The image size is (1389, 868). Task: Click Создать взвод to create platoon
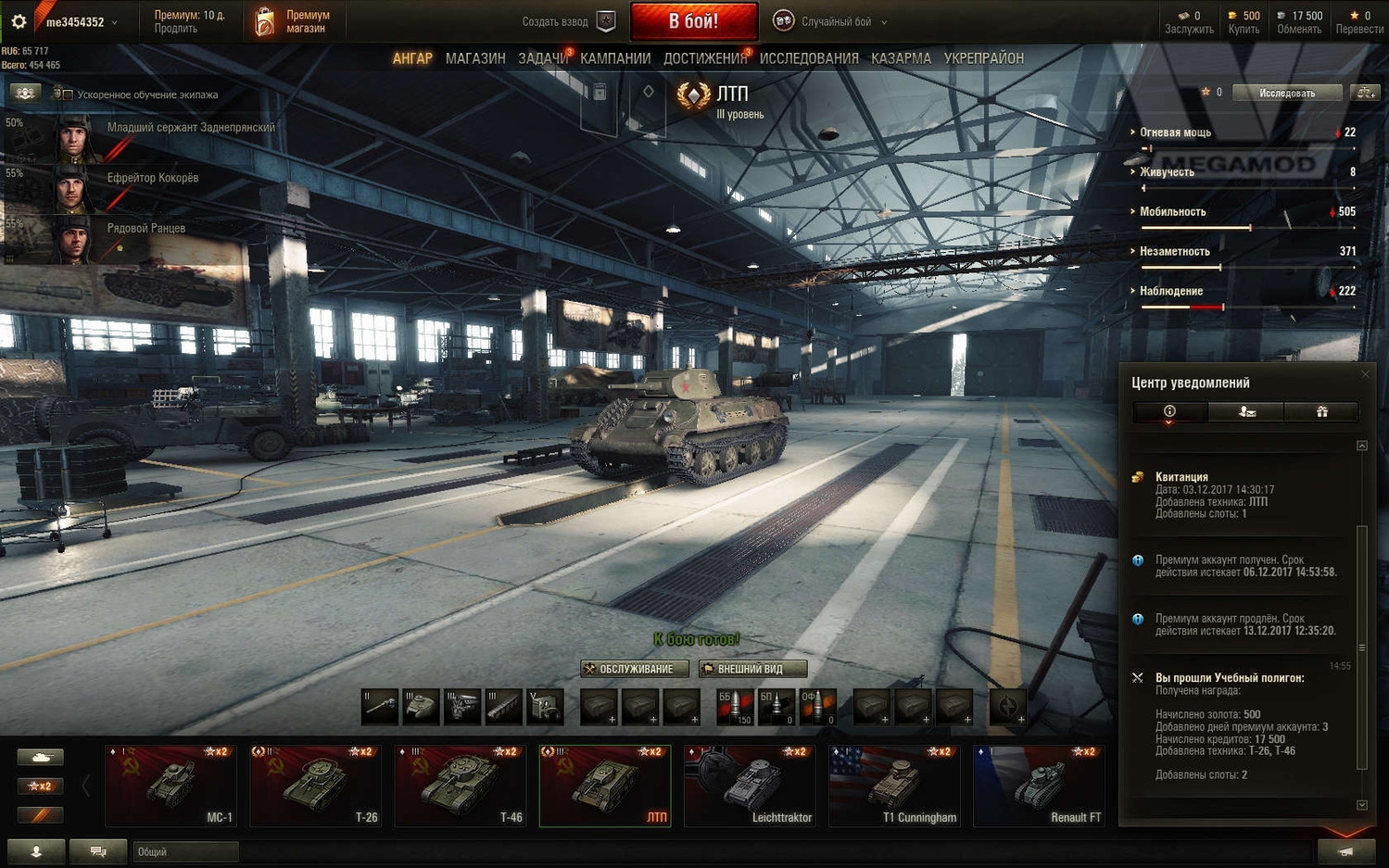pyautogui.click(x=566, y=21)
